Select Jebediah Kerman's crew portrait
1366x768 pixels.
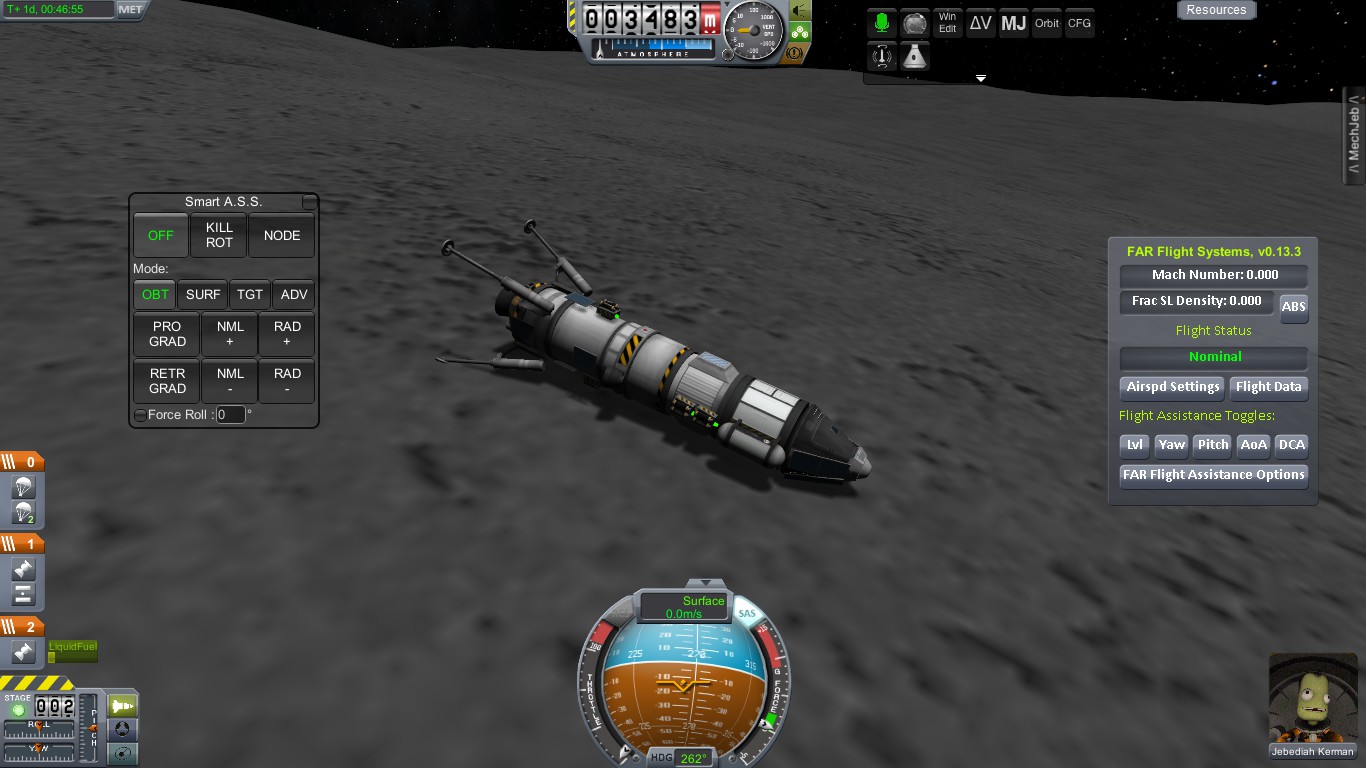pyautogui.click(x=1312, y=702)
